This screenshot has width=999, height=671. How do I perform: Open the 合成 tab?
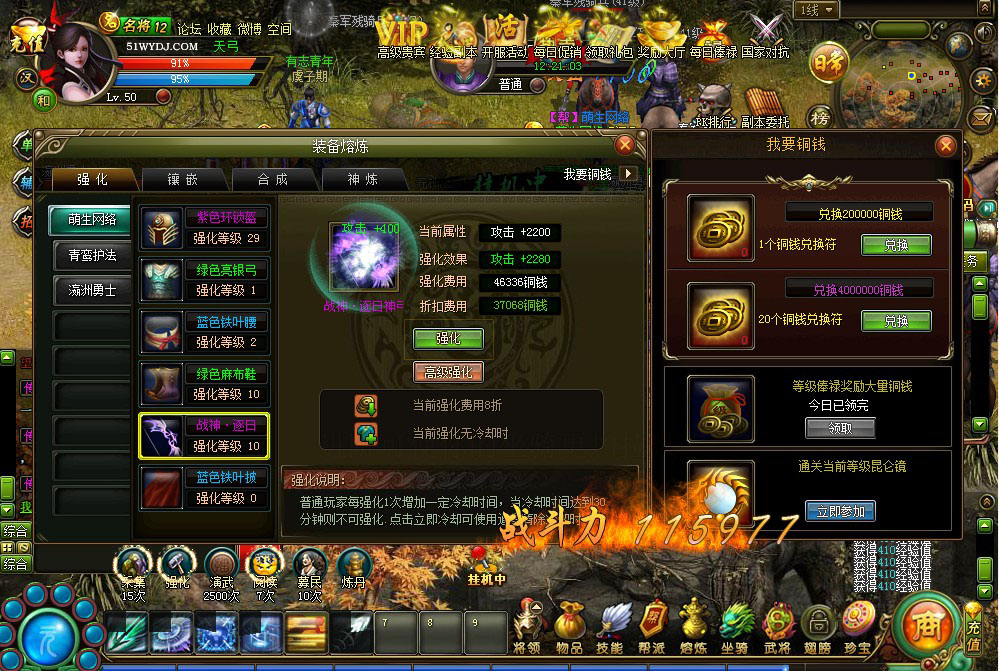tap(273, 179)
